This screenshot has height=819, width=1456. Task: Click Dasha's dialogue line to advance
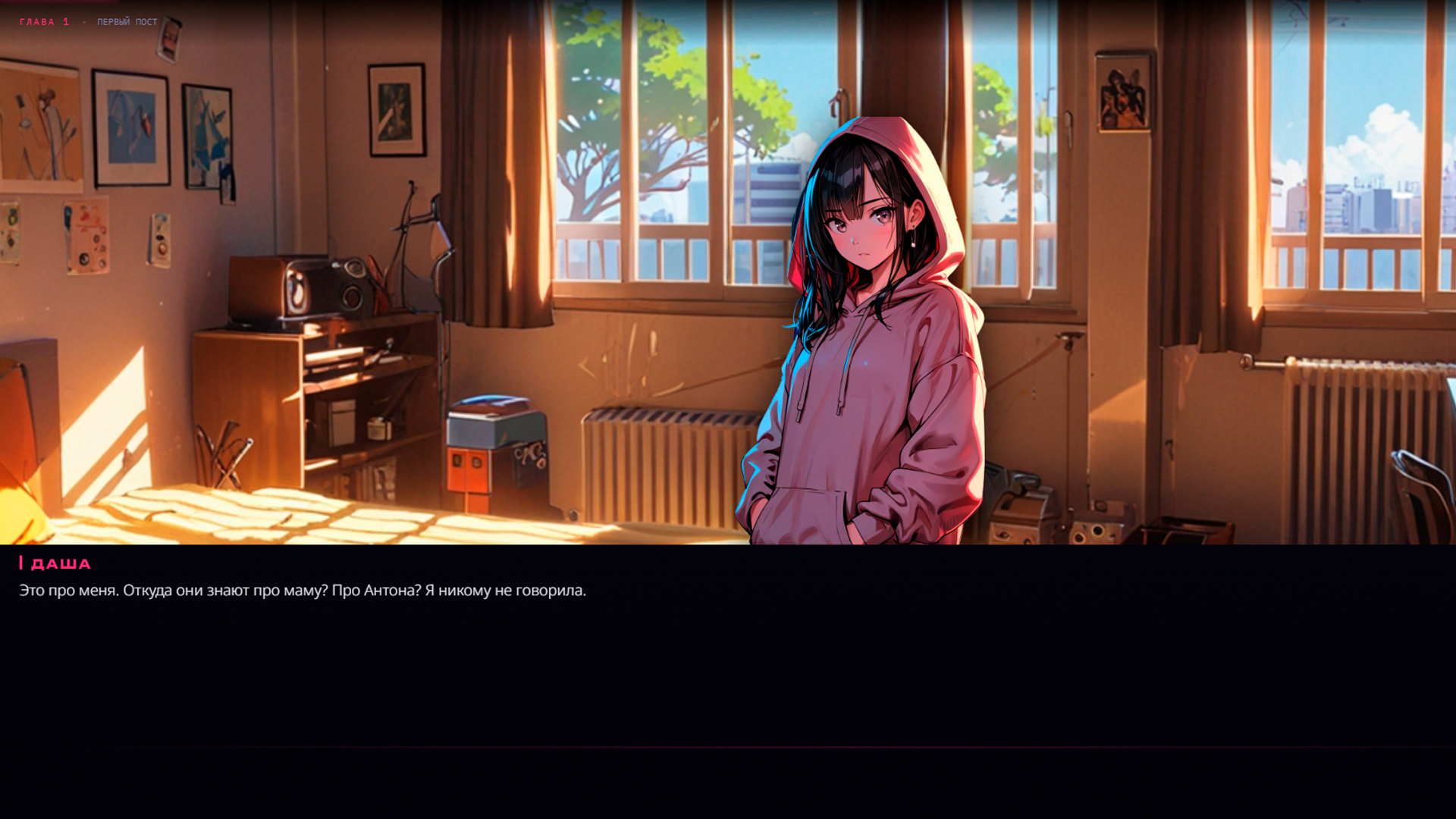pyautogui.click(x=303, y=589)
